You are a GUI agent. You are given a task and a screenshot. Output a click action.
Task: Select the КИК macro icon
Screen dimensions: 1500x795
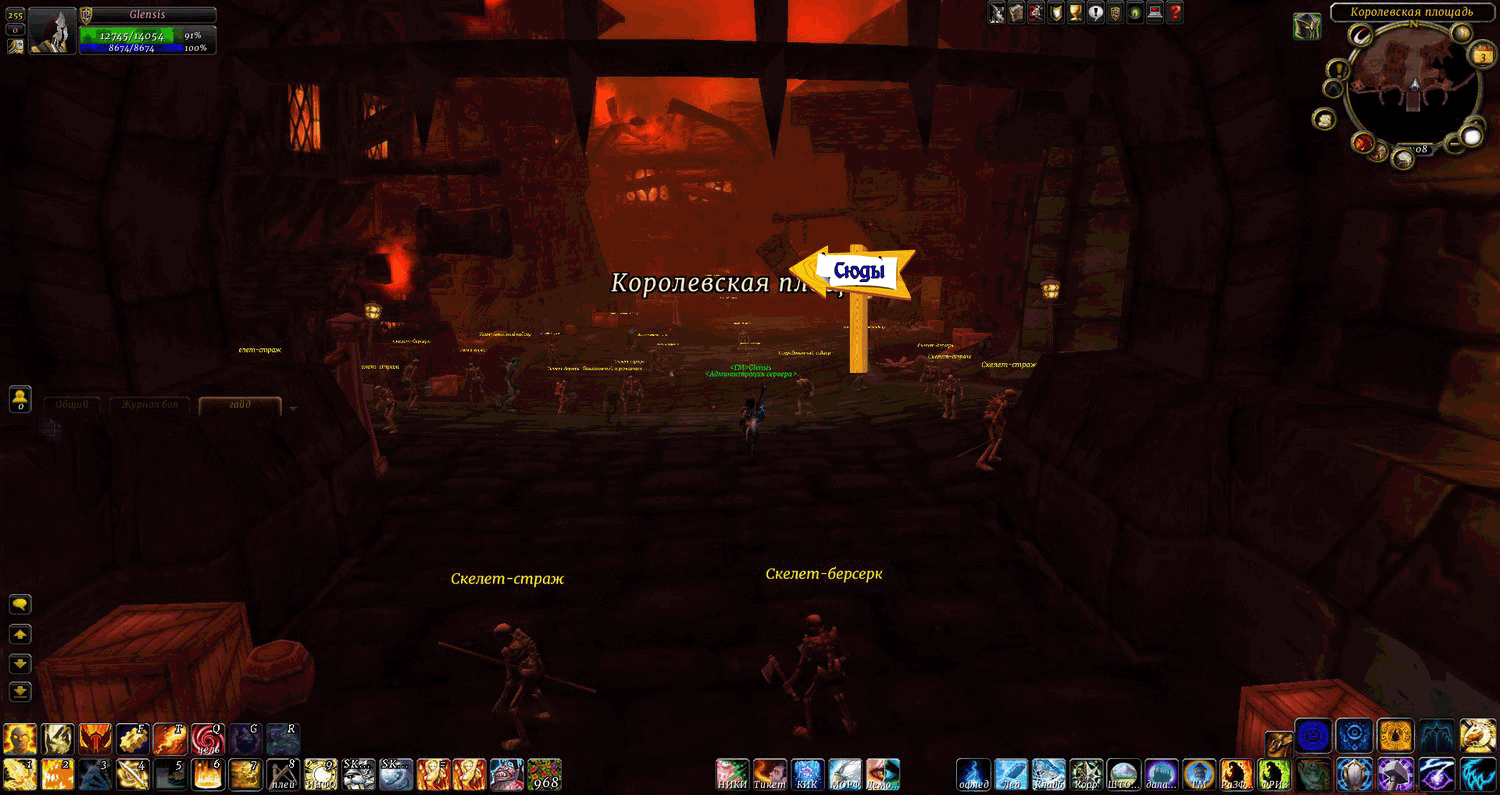[x=806, y=774]
